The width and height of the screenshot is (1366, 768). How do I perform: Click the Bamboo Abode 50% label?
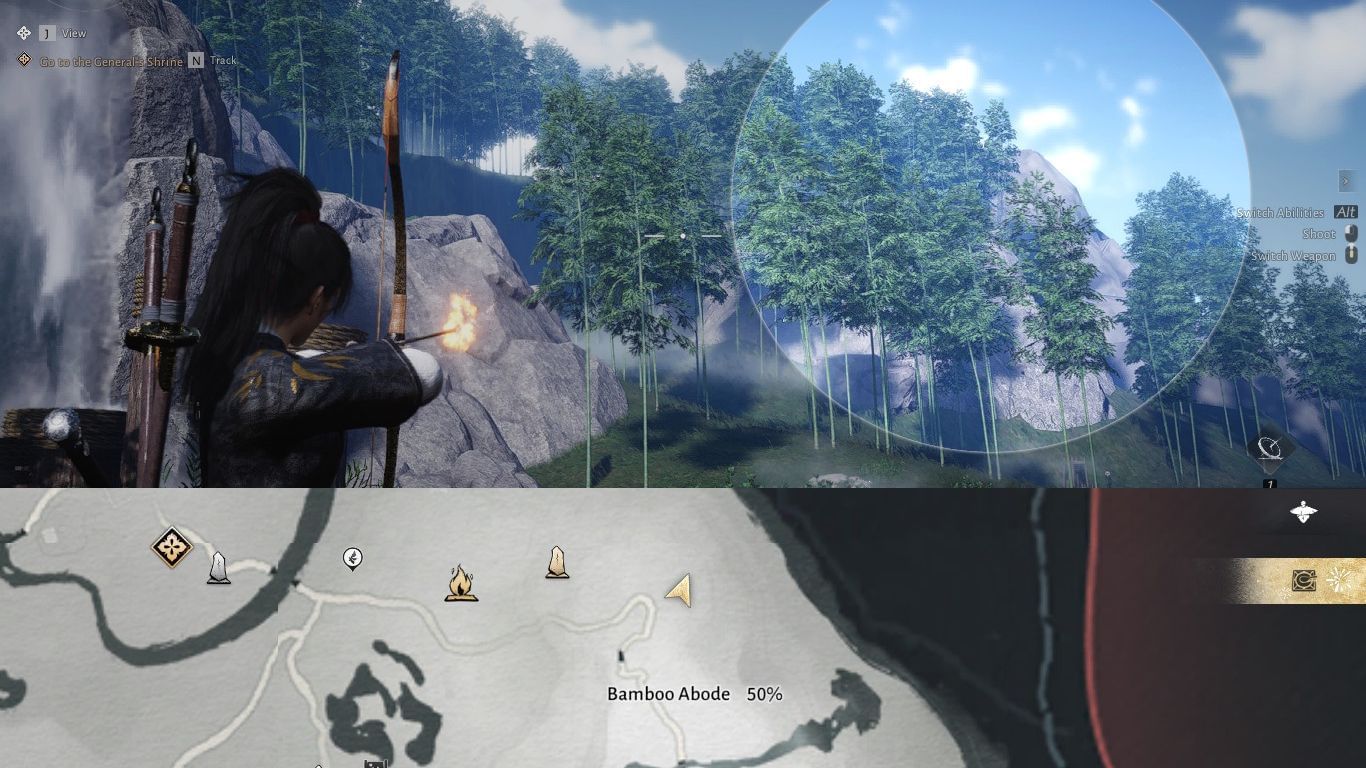tap(695, 693)
